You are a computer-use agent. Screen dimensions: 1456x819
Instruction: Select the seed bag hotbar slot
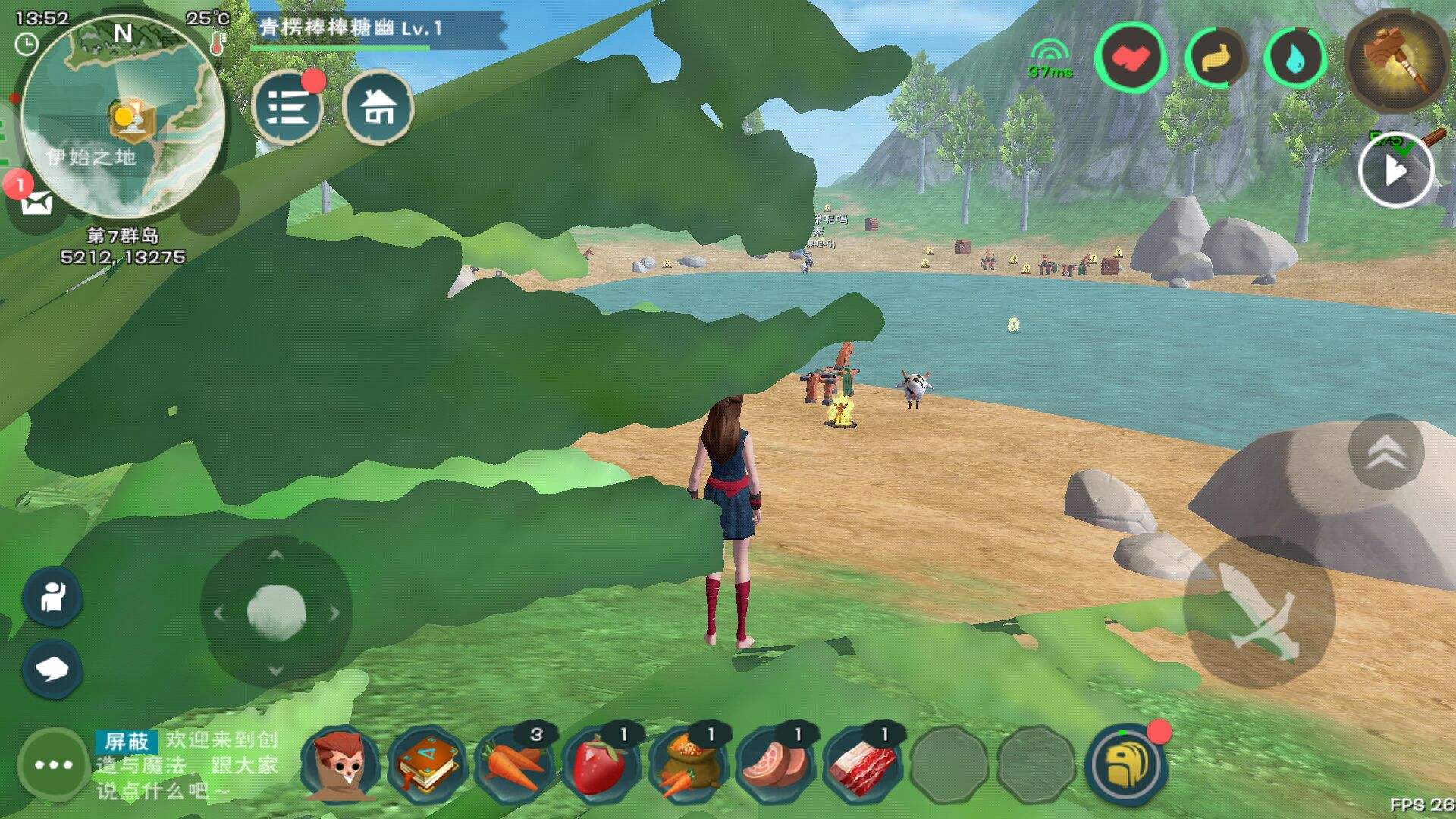tap(687, 764)
